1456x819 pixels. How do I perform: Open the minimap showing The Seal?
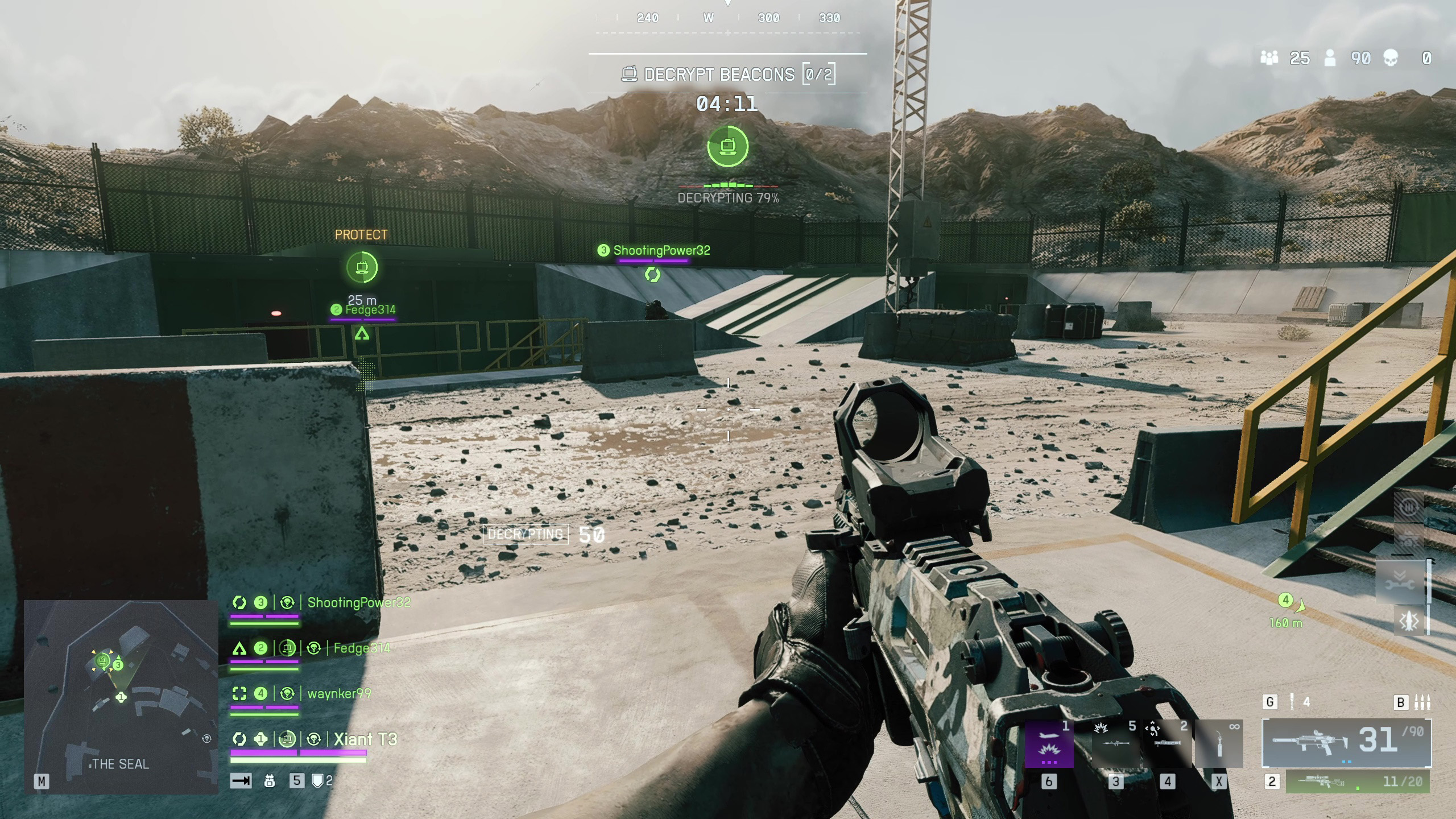tap(121, 697)
